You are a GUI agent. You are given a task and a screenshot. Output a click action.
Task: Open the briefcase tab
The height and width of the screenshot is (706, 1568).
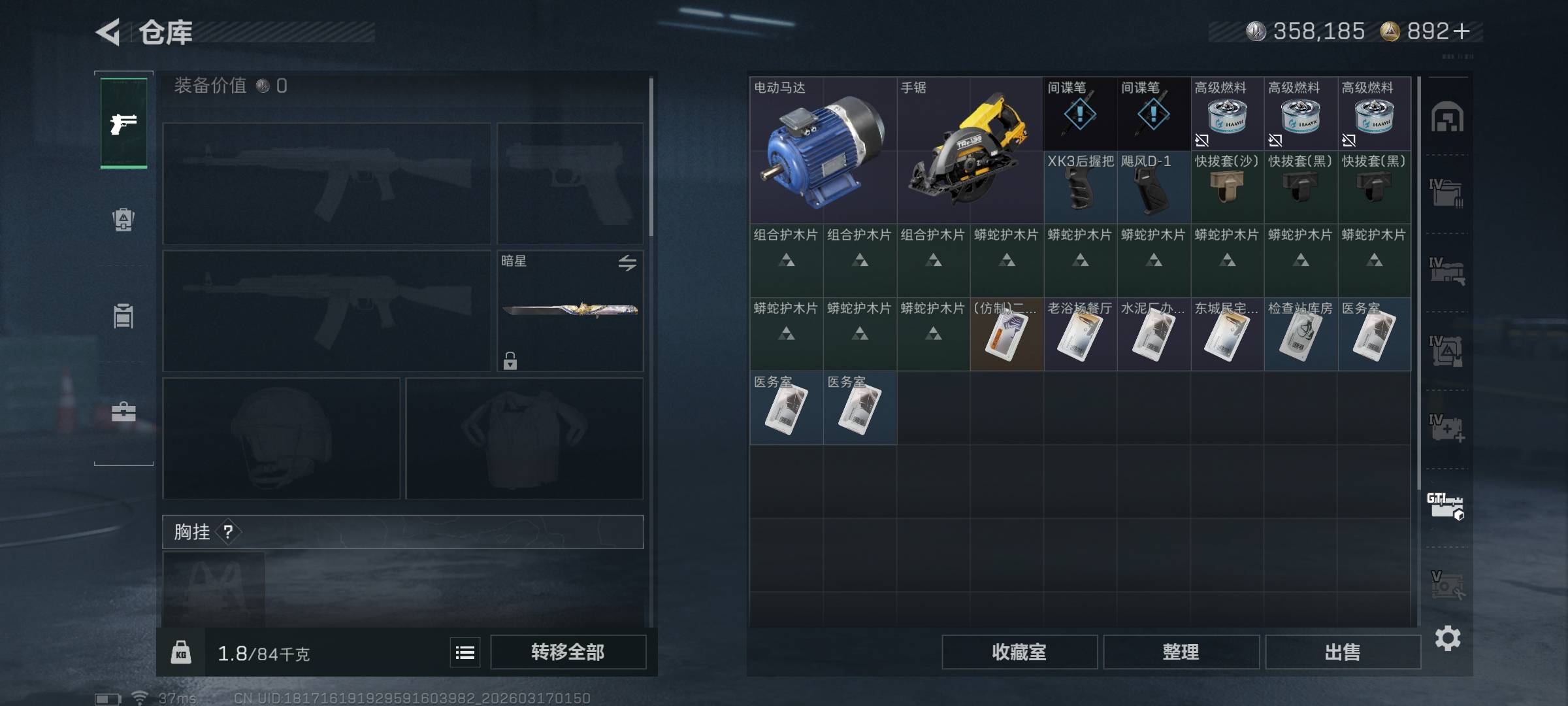[123, 412]
